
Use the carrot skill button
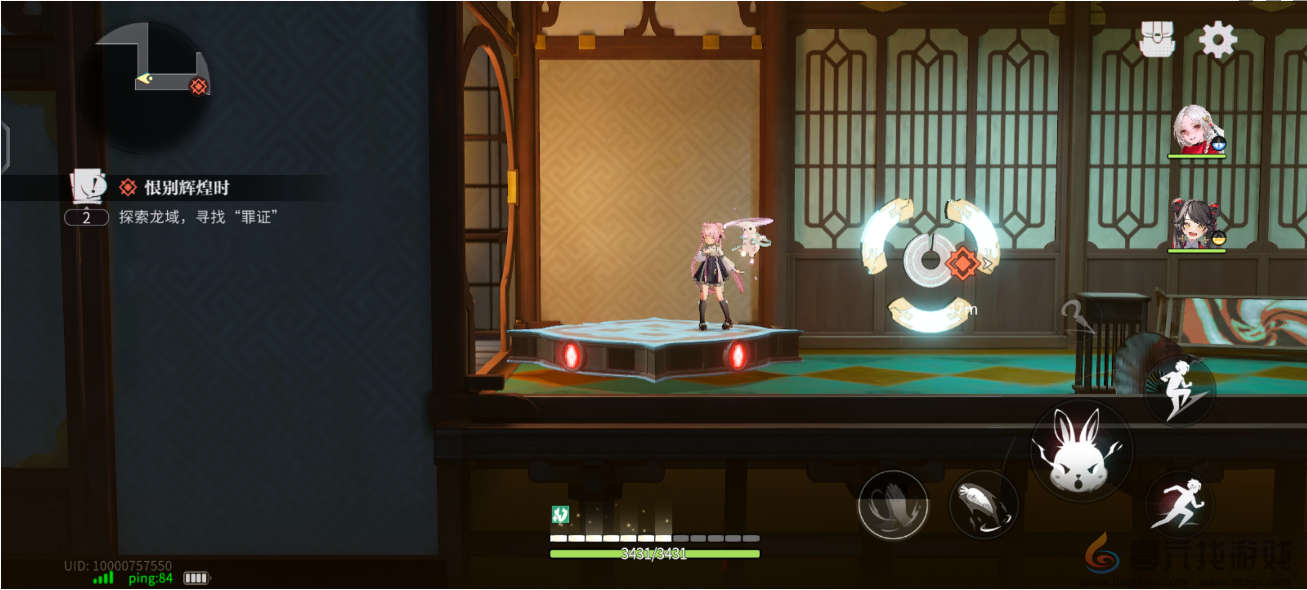click(984, 504)
